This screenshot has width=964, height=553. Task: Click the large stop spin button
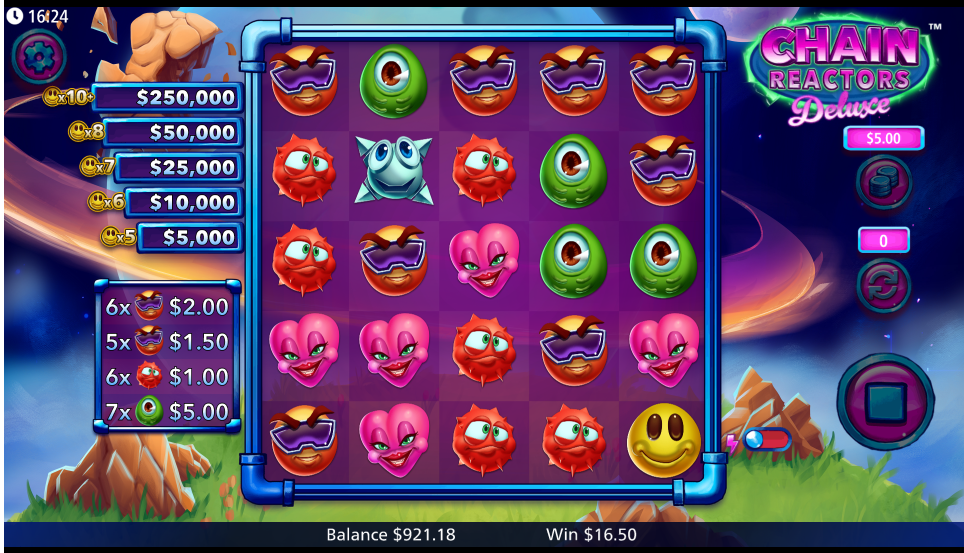(x=884, y=401)
